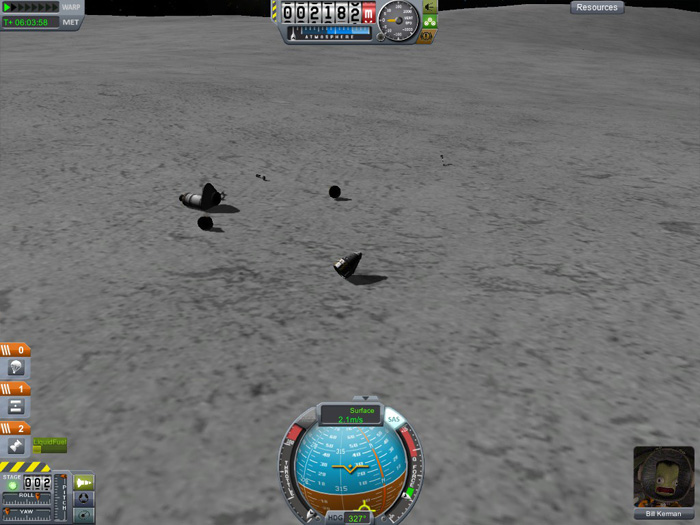Click the time warp arrows control

tap(31, 7)
